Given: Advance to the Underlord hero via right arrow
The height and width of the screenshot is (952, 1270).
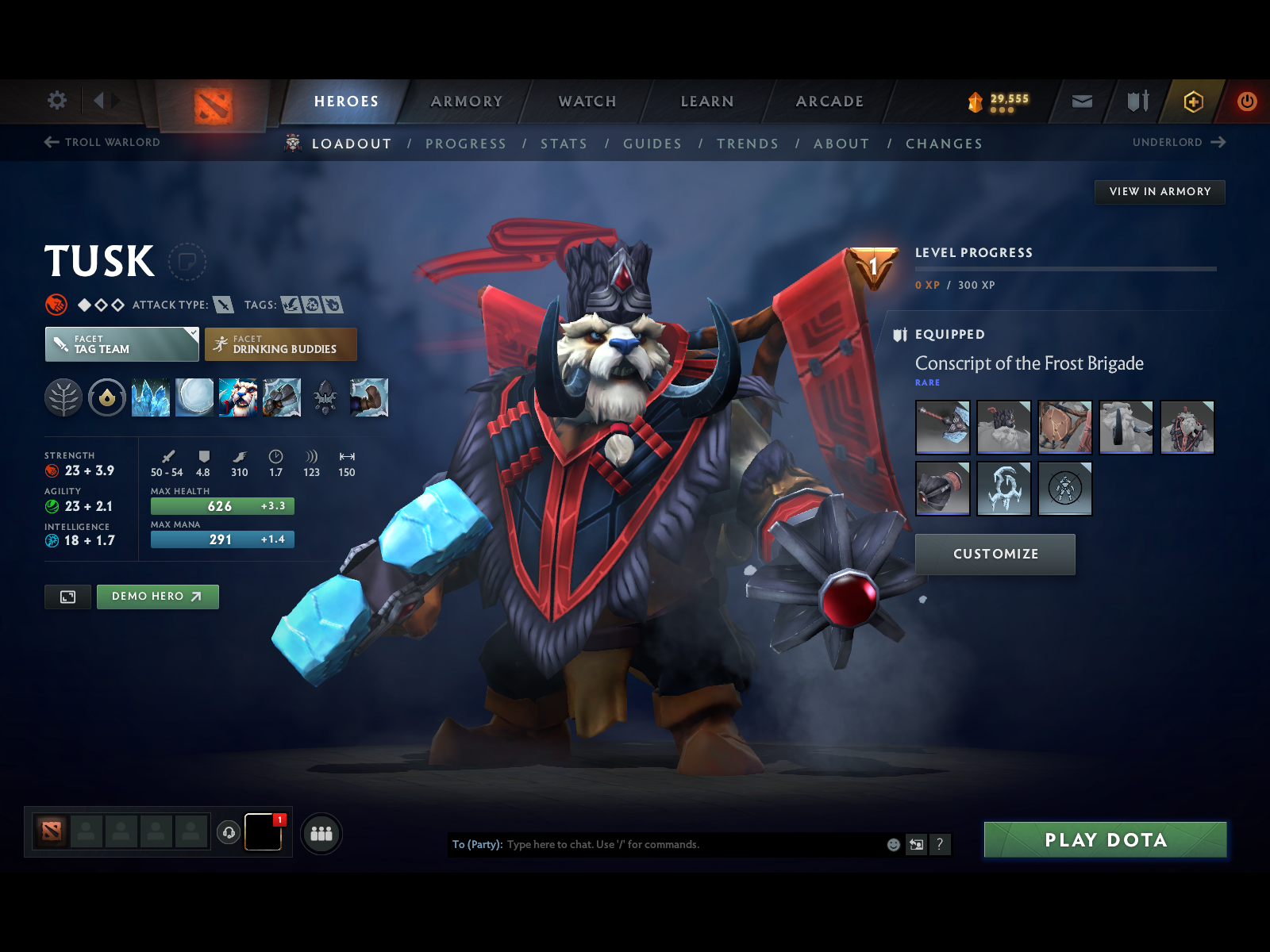Looking at the screenshot, I should (x=1220, y=143).
